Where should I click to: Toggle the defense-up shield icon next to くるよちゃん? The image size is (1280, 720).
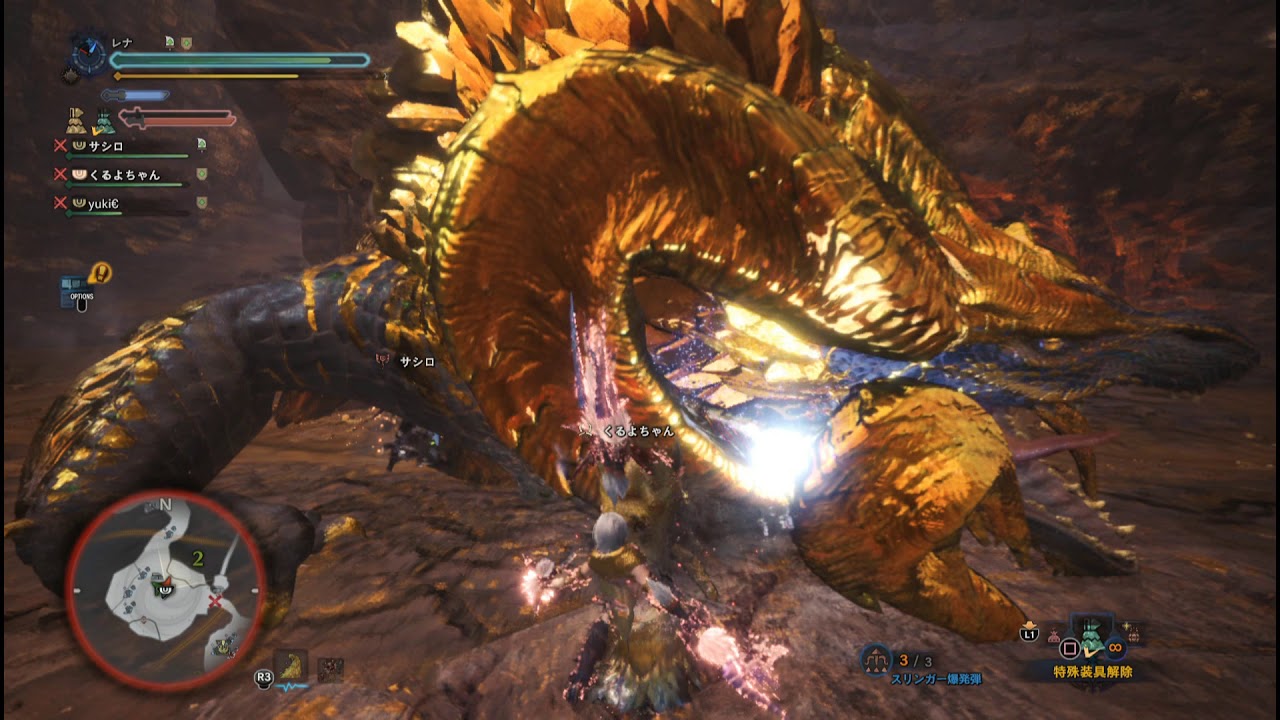pyautogui.click(x=200, y=174)
